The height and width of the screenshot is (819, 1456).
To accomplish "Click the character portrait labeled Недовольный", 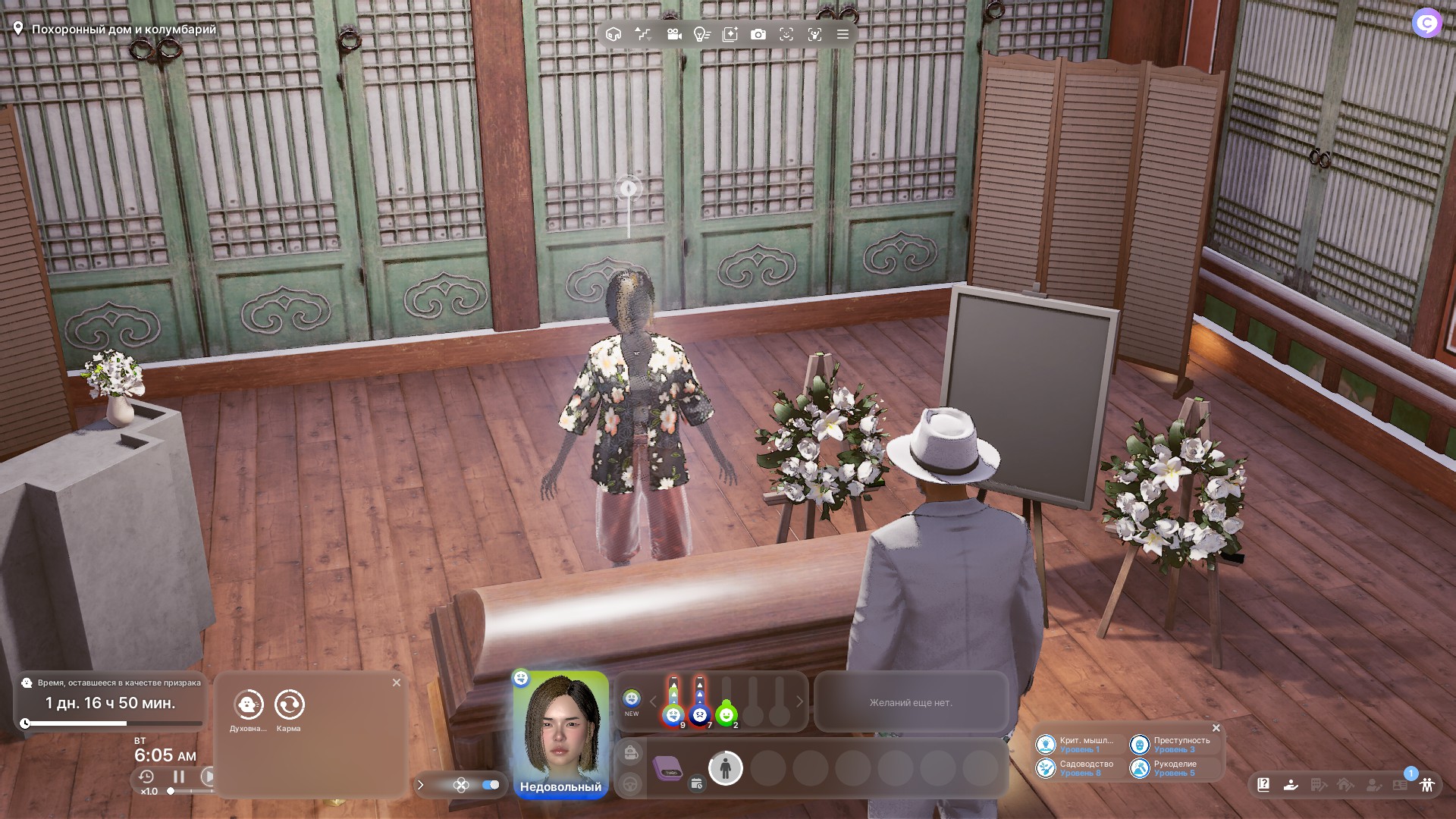I will click(x=560, y=733).
